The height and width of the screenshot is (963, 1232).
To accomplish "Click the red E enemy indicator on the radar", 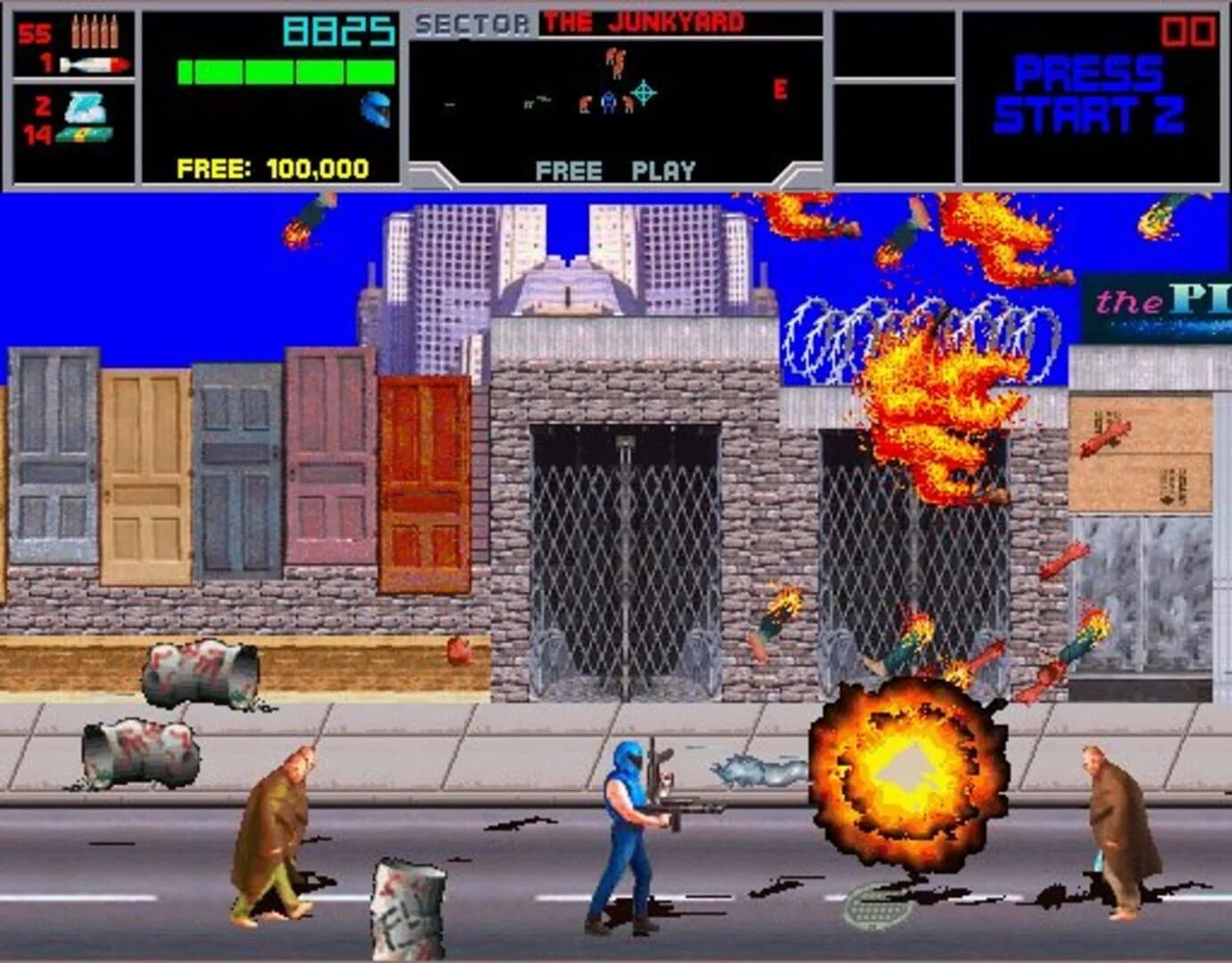I will click(782, 88).
